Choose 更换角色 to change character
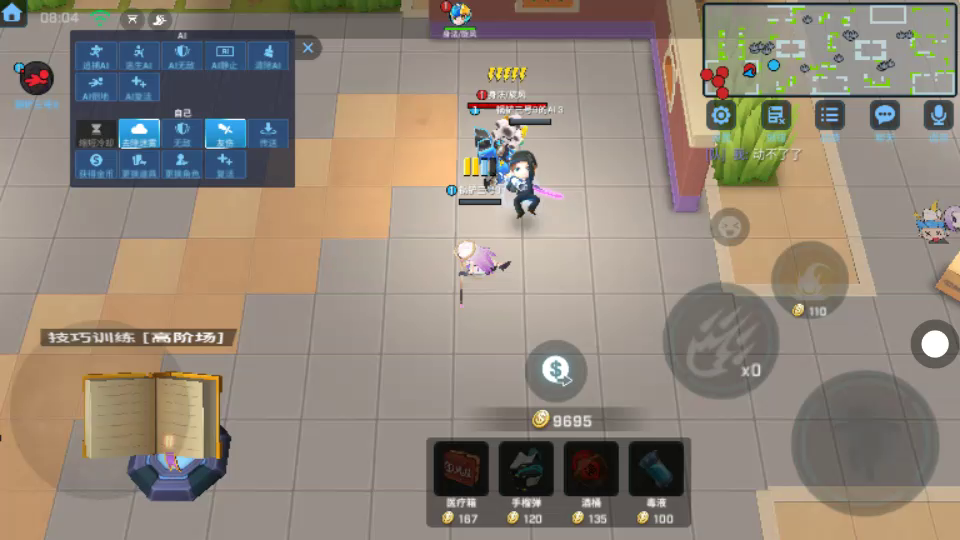The height and width of the screenshot is (540, 960). point(182,165)
